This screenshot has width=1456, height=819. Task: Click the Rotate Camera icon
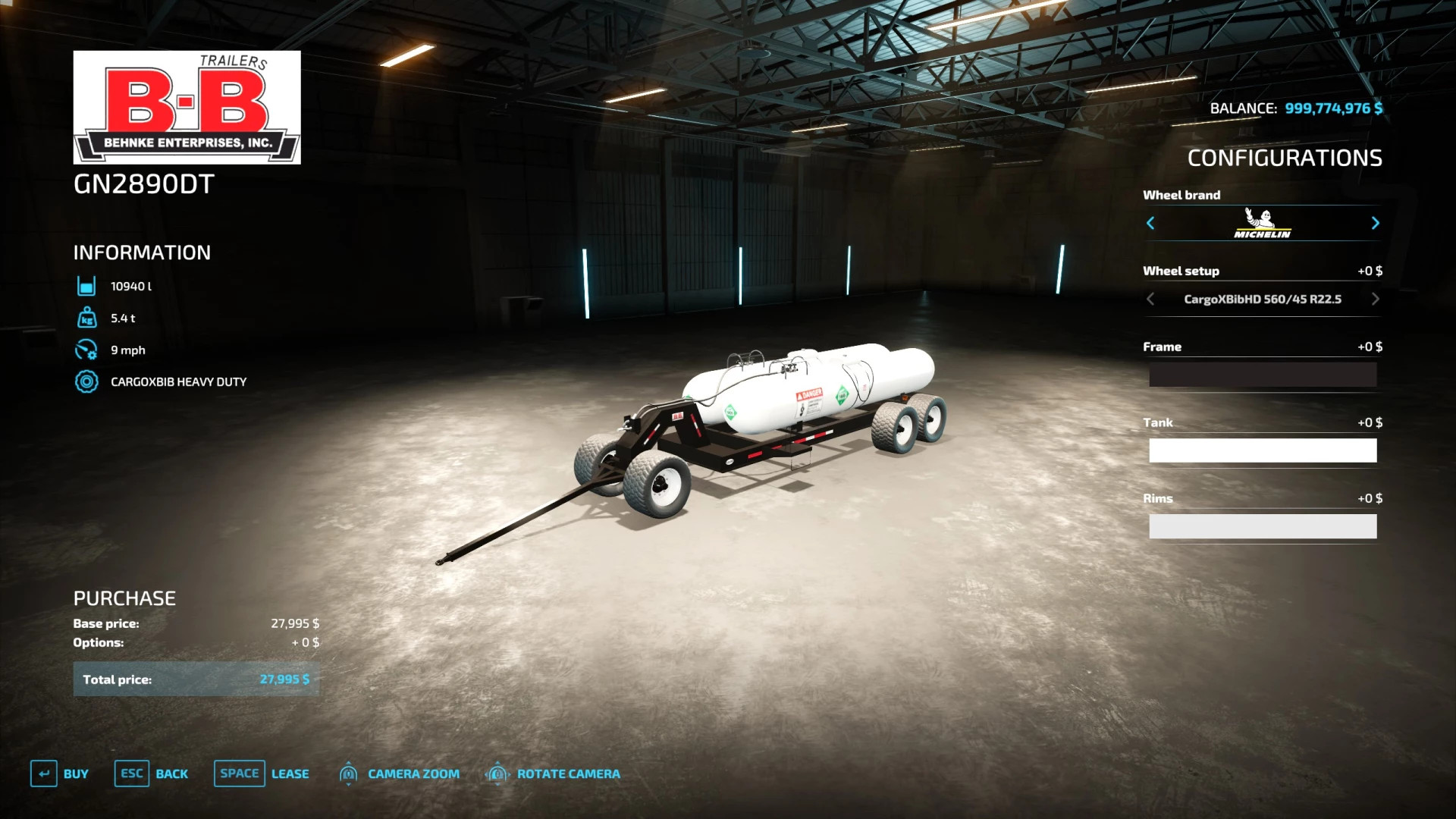(497, 773)
